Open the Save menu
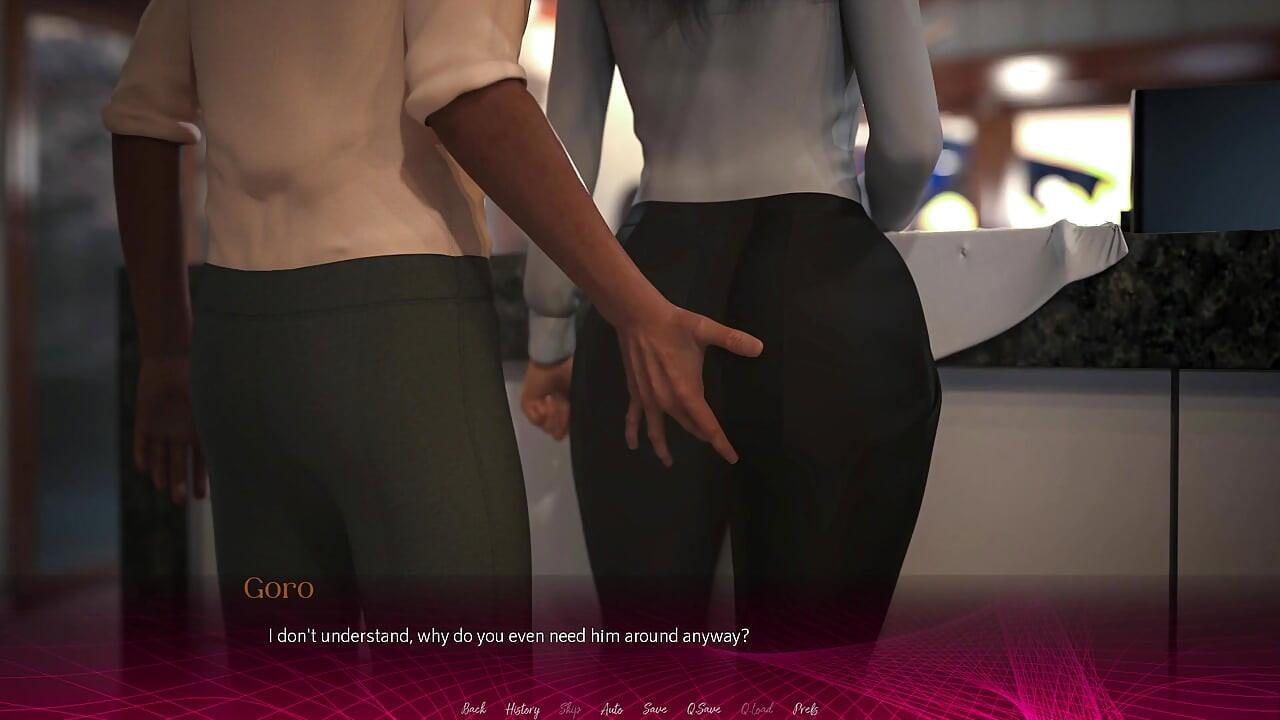The image size is (1280, 720). click(655, 709)
